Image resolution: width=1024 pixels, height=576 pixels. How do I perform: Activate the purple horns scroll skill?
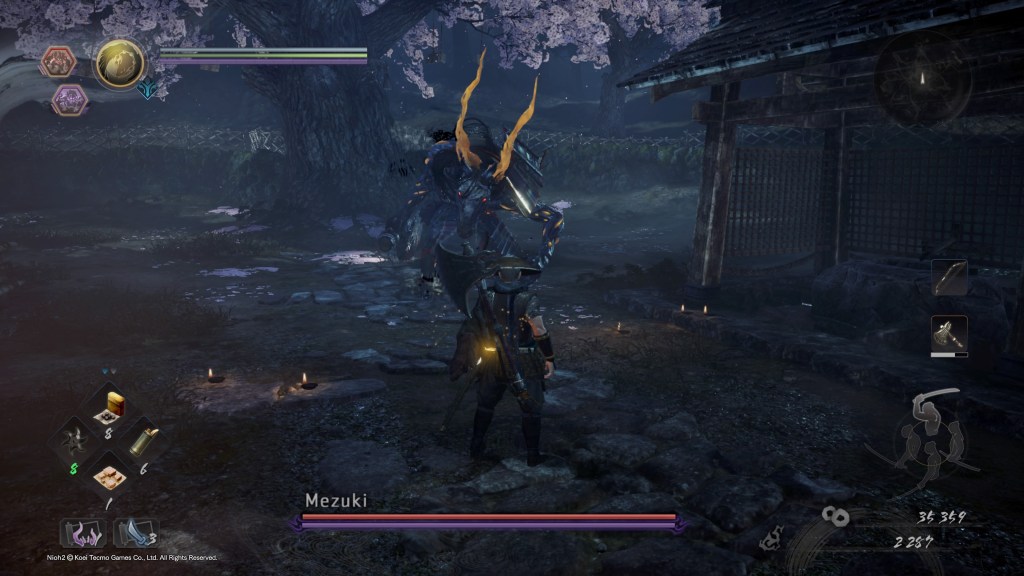(82, 532)
